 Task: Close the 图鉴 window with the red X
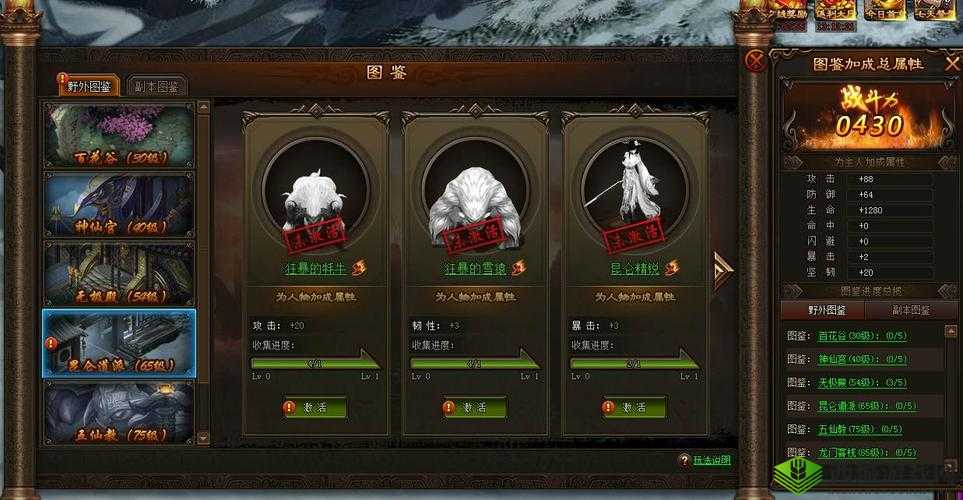tap(758, 60)
